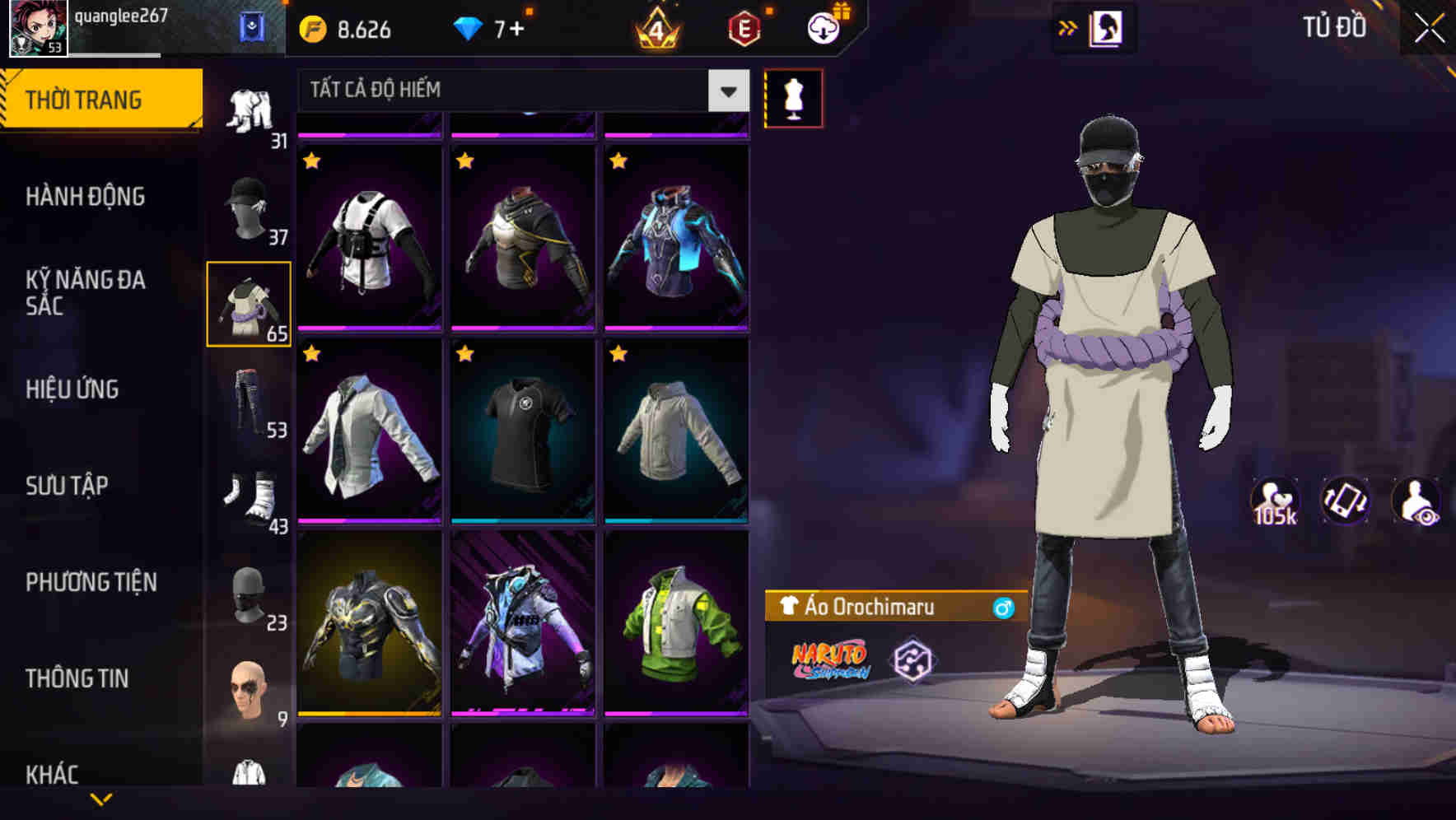The height and width of the screenshot is (820, 1456).
Task: Click the mannequin preset icon
Action: pos(793,96)
